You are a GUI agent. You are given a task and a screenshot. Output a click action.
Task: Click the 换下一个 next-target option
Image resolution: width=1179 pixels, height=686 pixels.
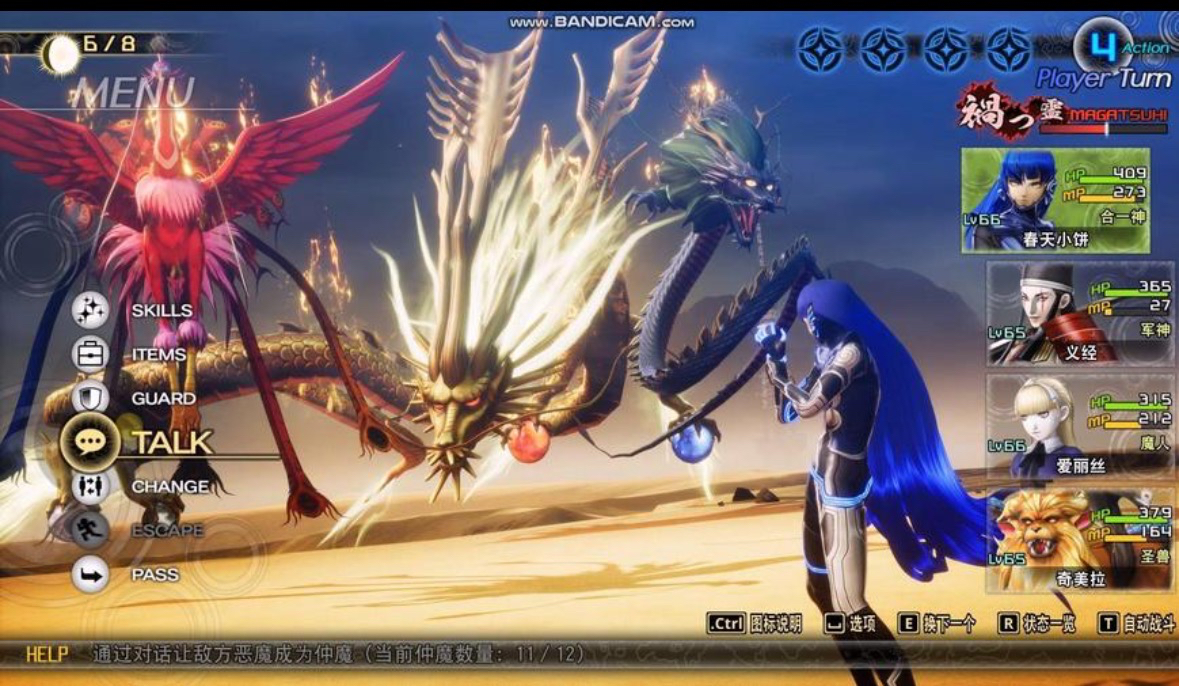(937, 624)
